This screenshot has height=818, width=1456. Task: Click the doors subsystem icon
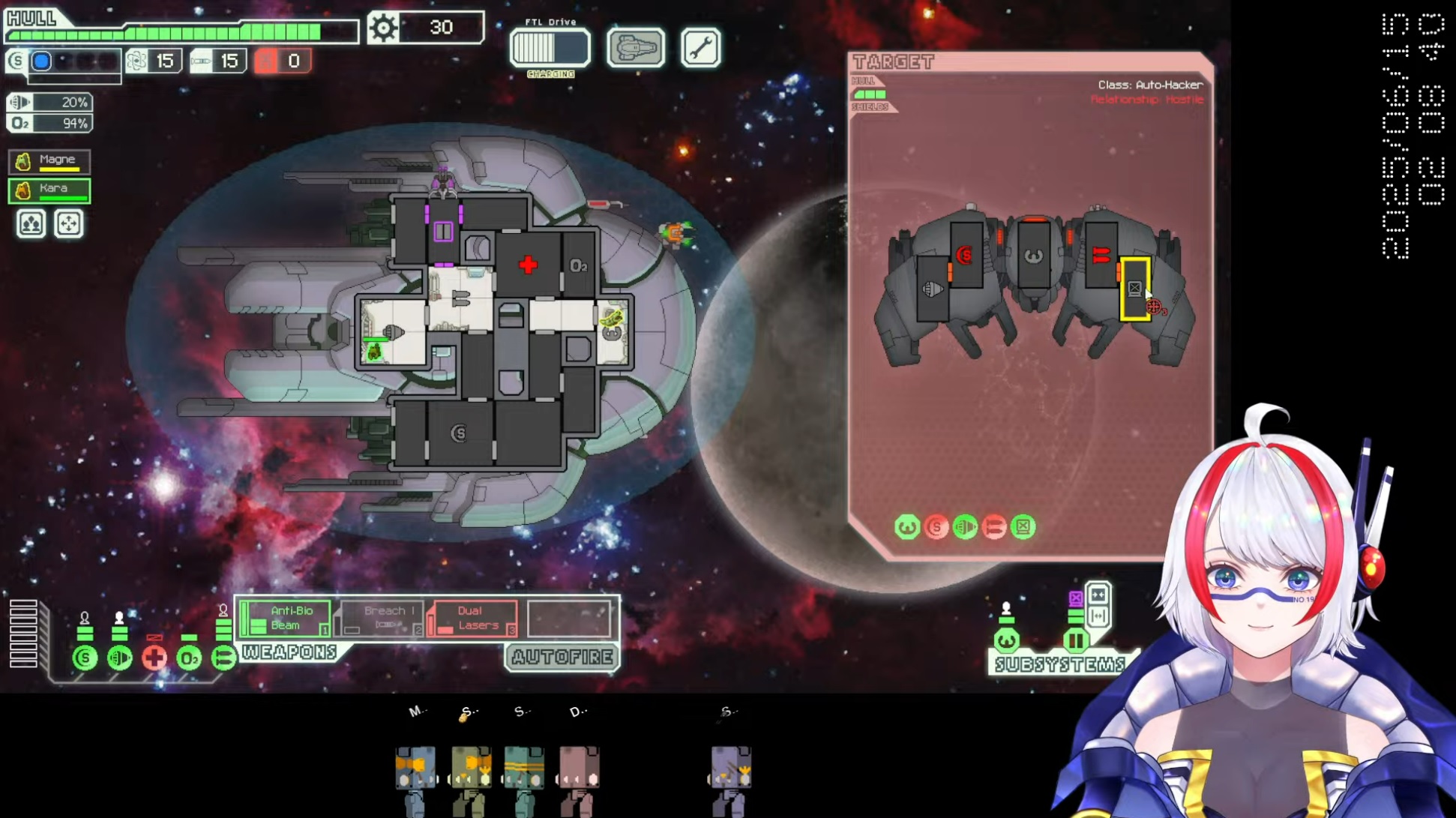tap(1076, 640)
